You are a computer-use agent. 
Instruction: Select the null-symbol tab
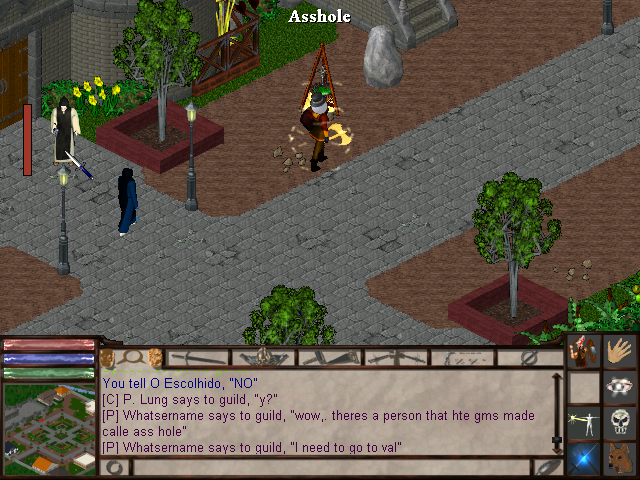point(529,357)
